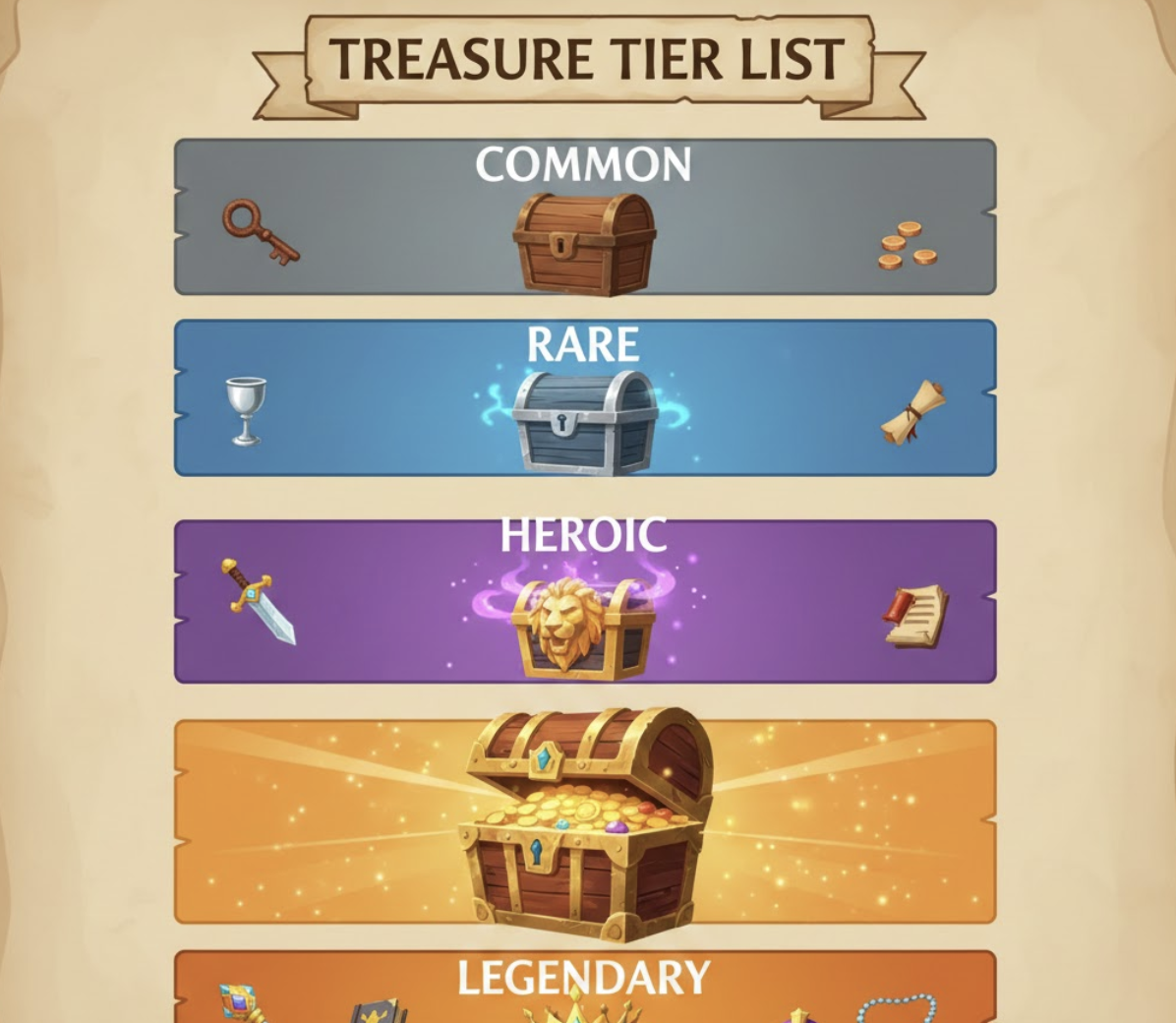Select the pile of copper coins
This screenshot has height=1023, width=1176.
tap(907, 246)
